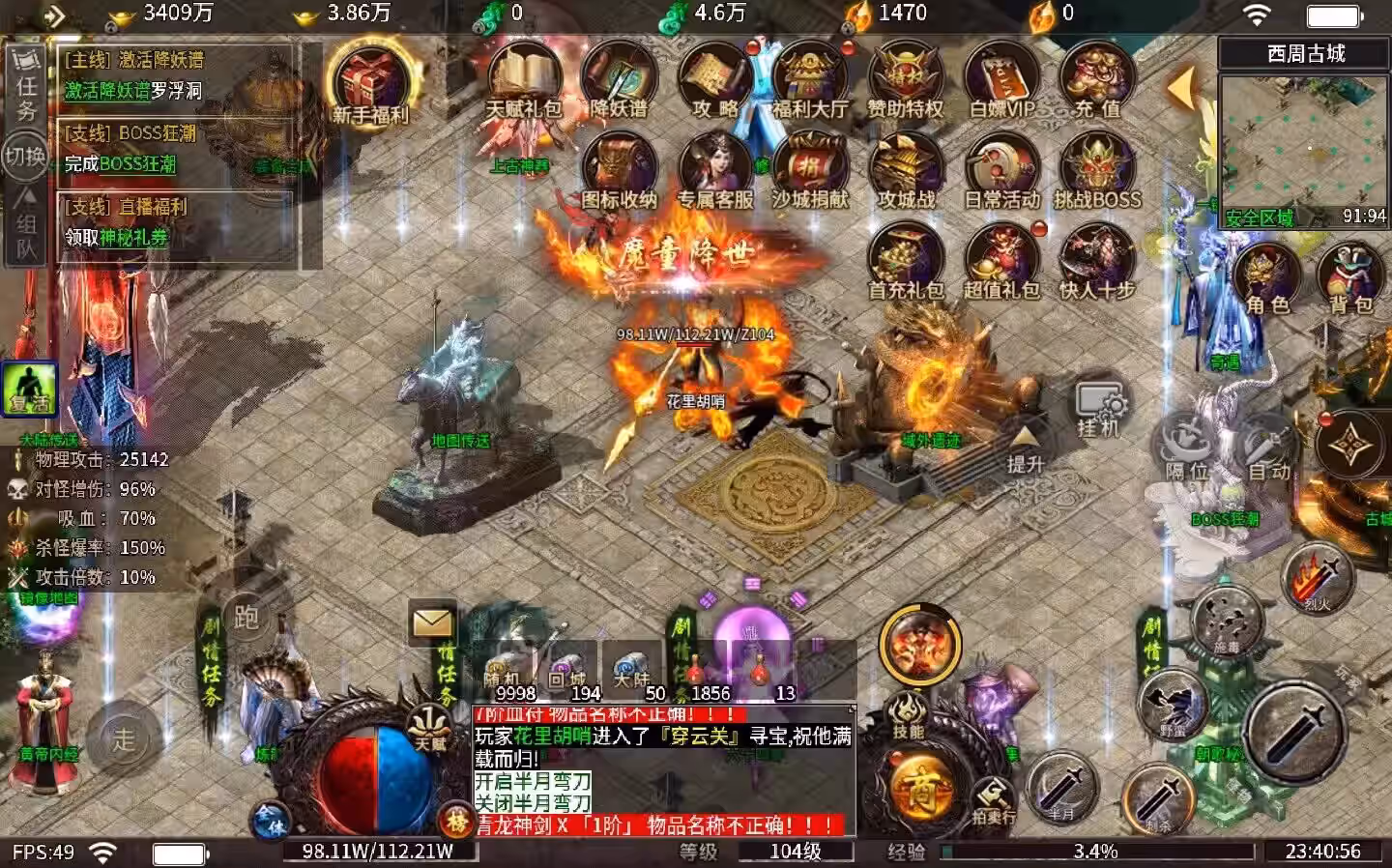Image resolution: width=1392 pixels, height=868 pixels.
Task: Switch to the 组队 team tab
Action: (x=25, y=224)
